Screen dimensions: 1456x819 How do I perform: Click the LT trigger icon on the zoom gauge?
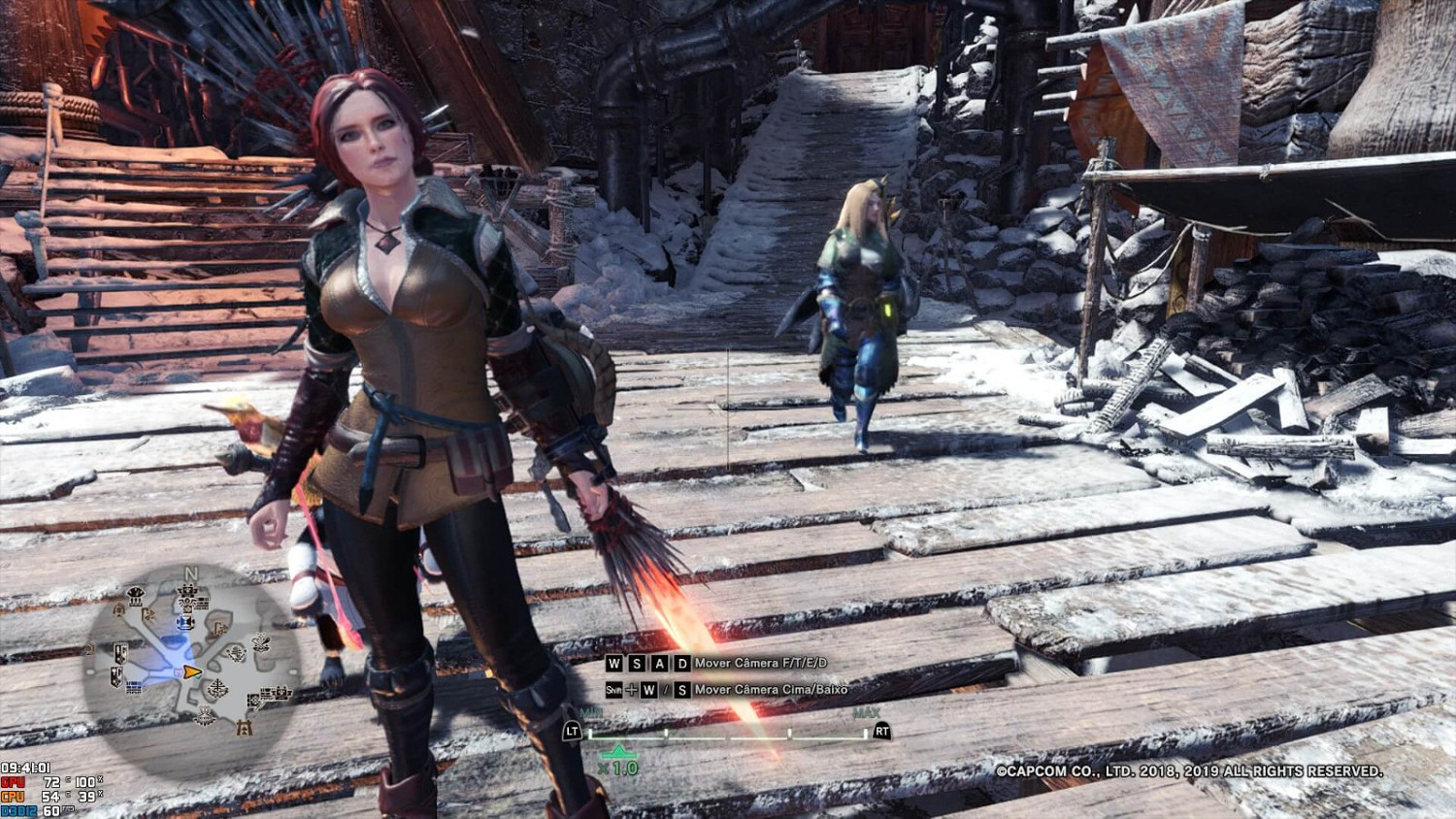(x=573, y=731)
